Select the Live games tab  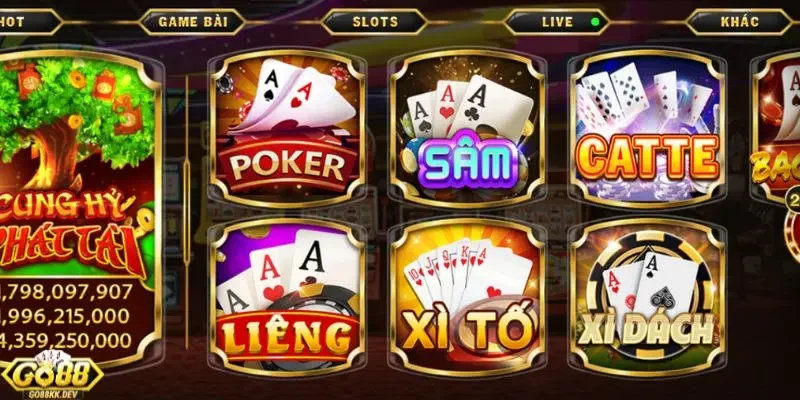tap(558, 21)
